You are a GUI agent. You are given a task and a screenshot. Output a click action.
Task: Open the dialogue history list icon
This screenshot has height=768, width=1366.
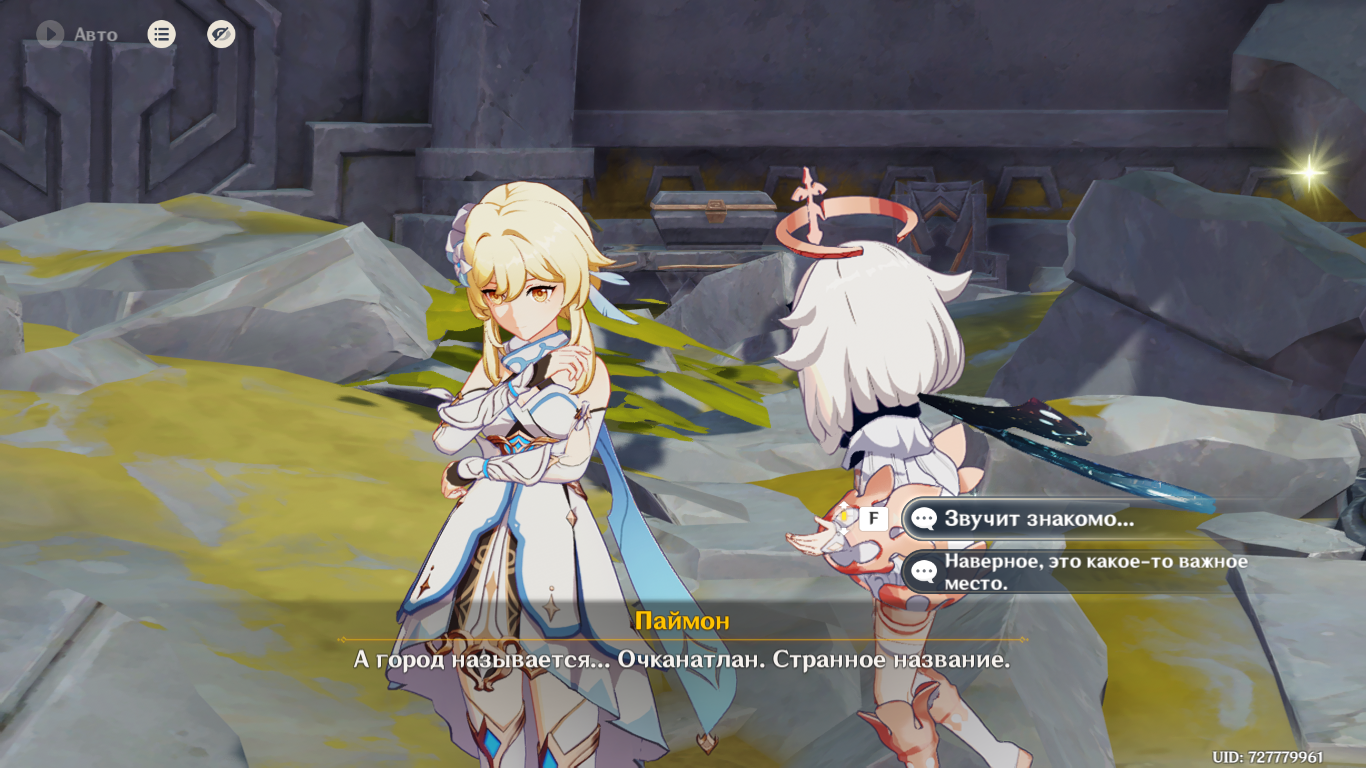tap(161, 35)
